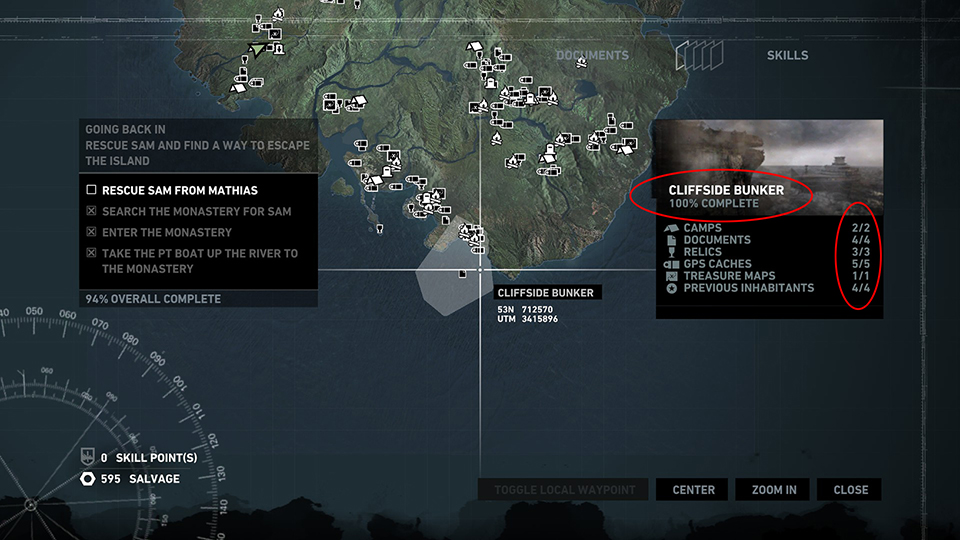Pick the Previous Inhabitants legend entry
This screenshot has width=960, height=540.
[748, 288]
